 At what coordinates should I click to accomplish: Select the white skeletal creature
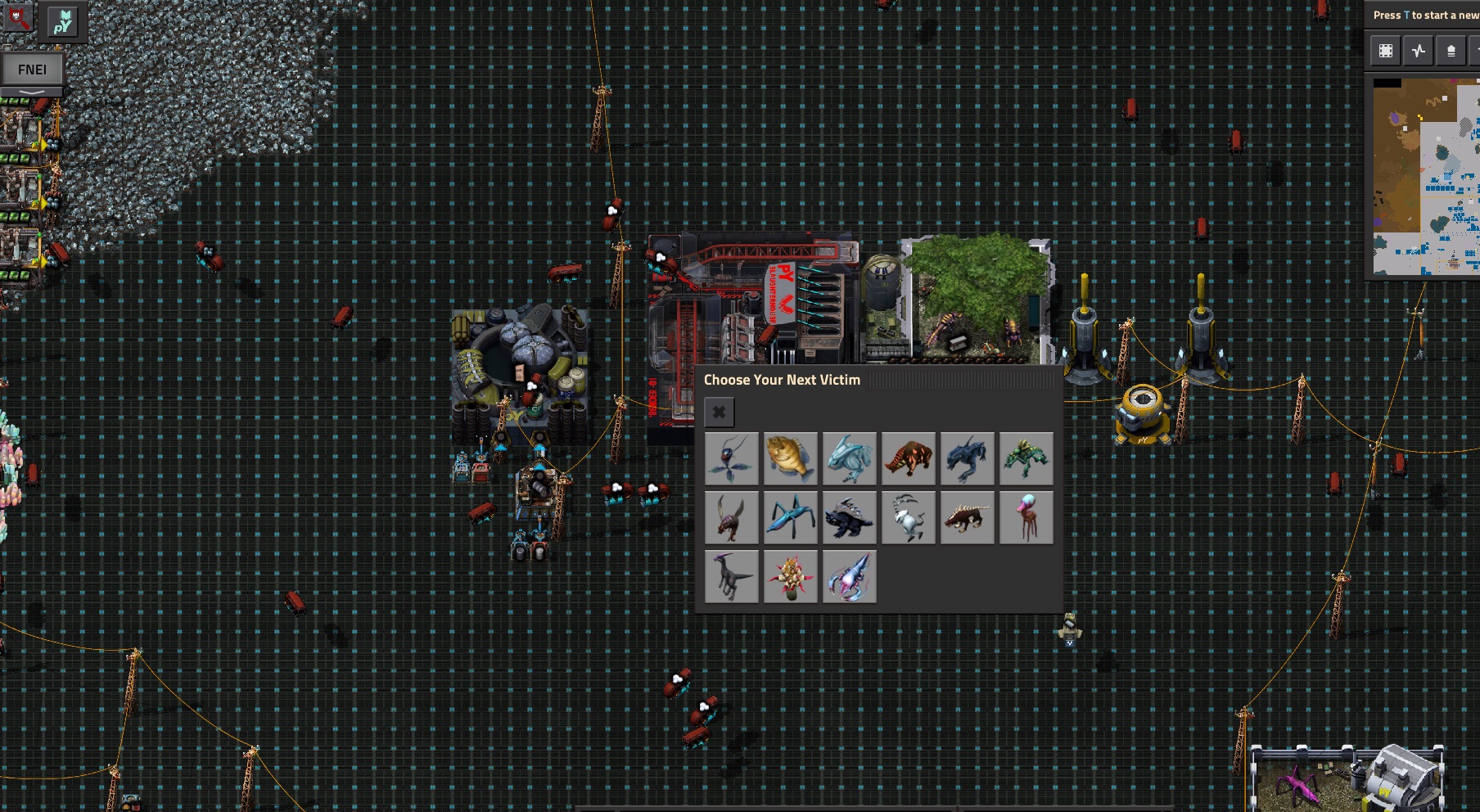coord(908,517)
